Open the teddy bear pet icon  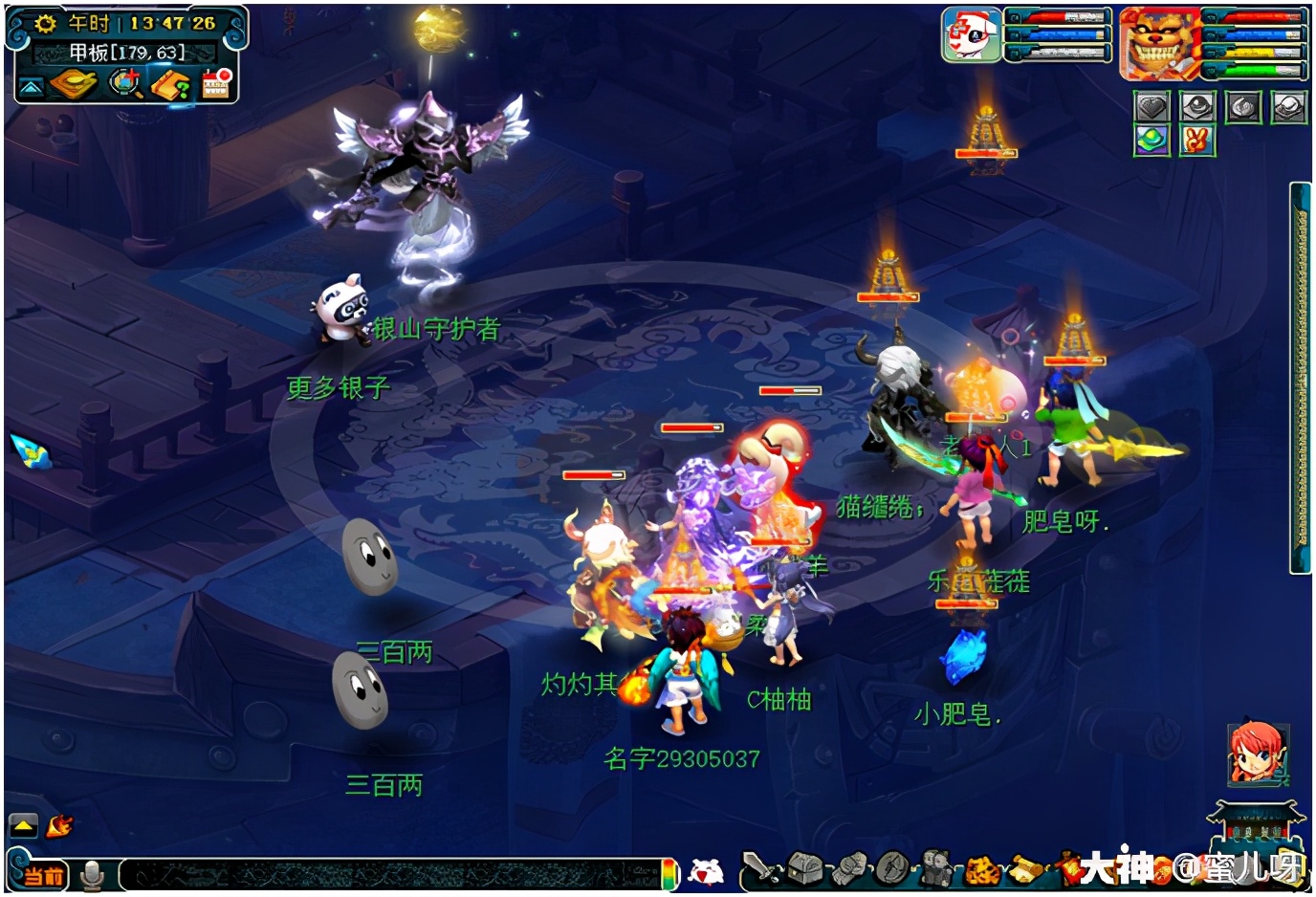[x=936, y=869]
